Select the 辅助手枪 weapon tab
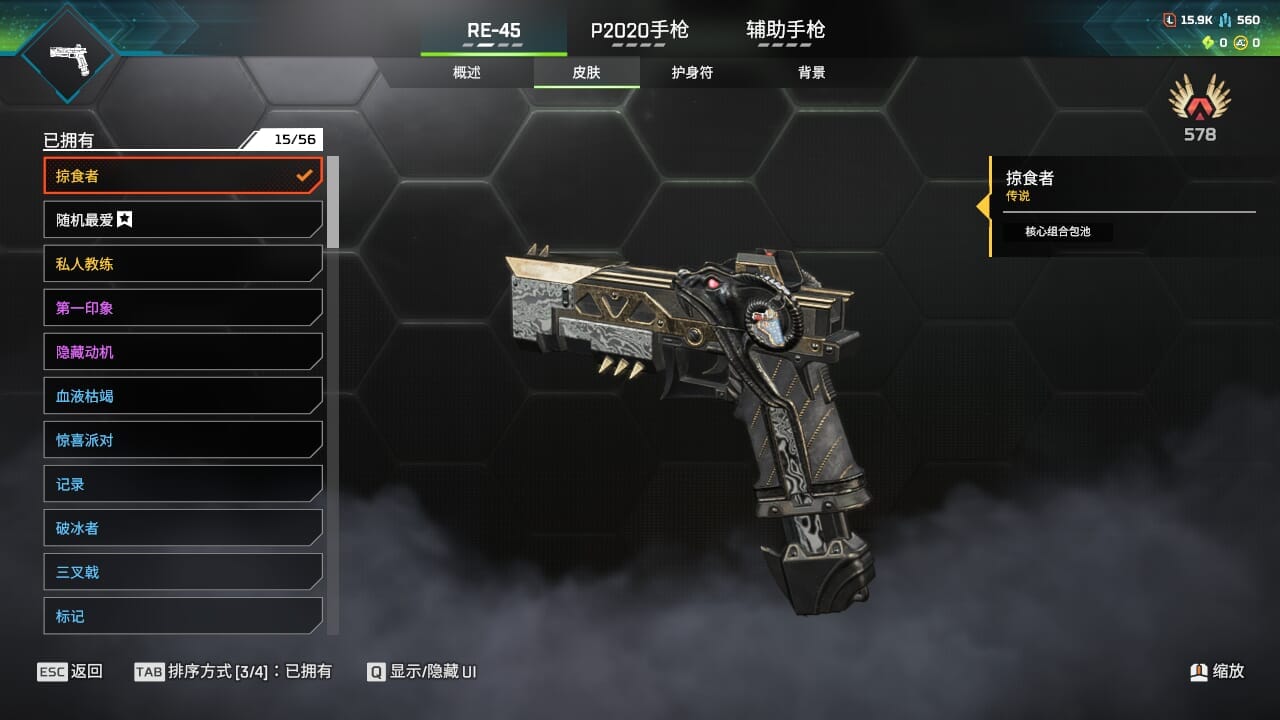Image resolution: width=1280 pixels, height=720 pixels. tap(785, 30)
